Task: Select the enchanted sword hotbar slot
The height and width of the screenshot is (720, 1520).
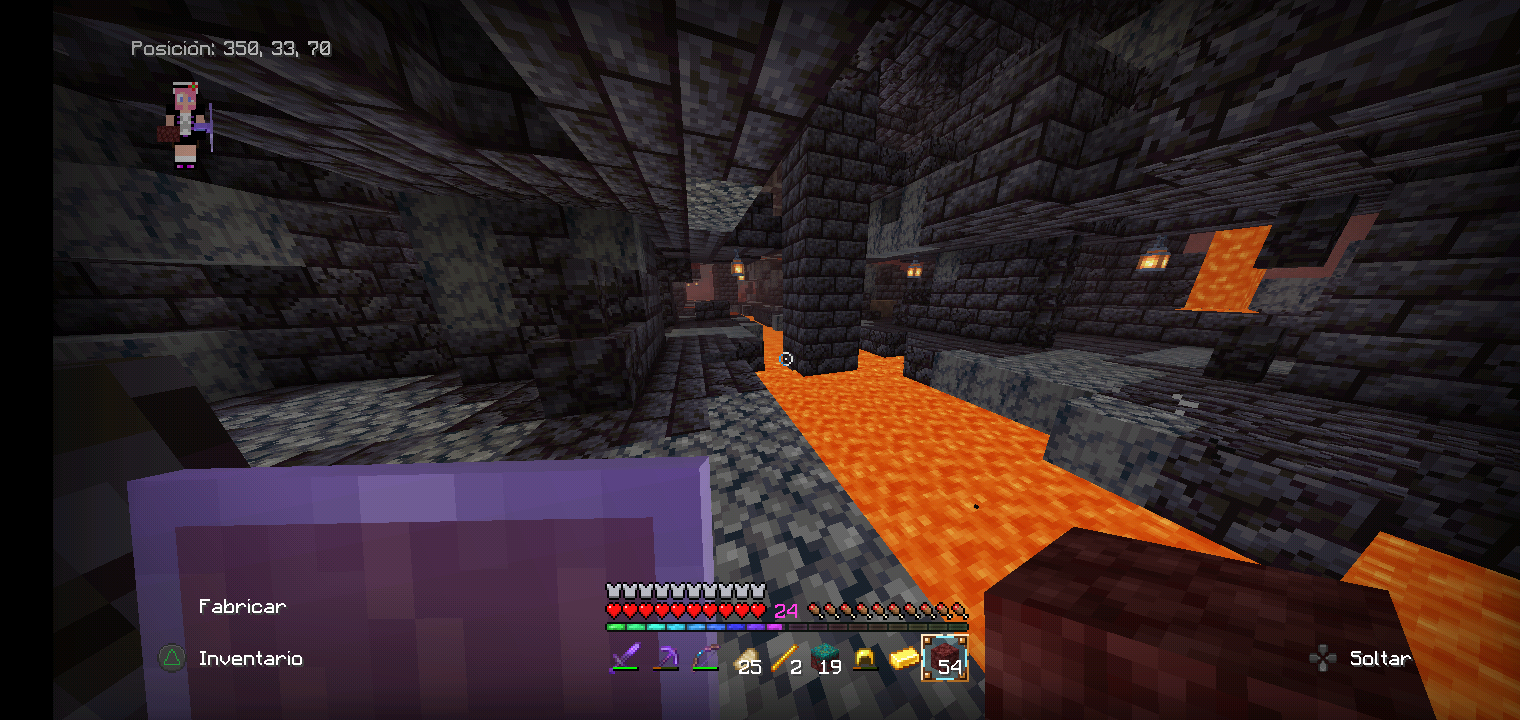Action: click(x=626, y=658)
